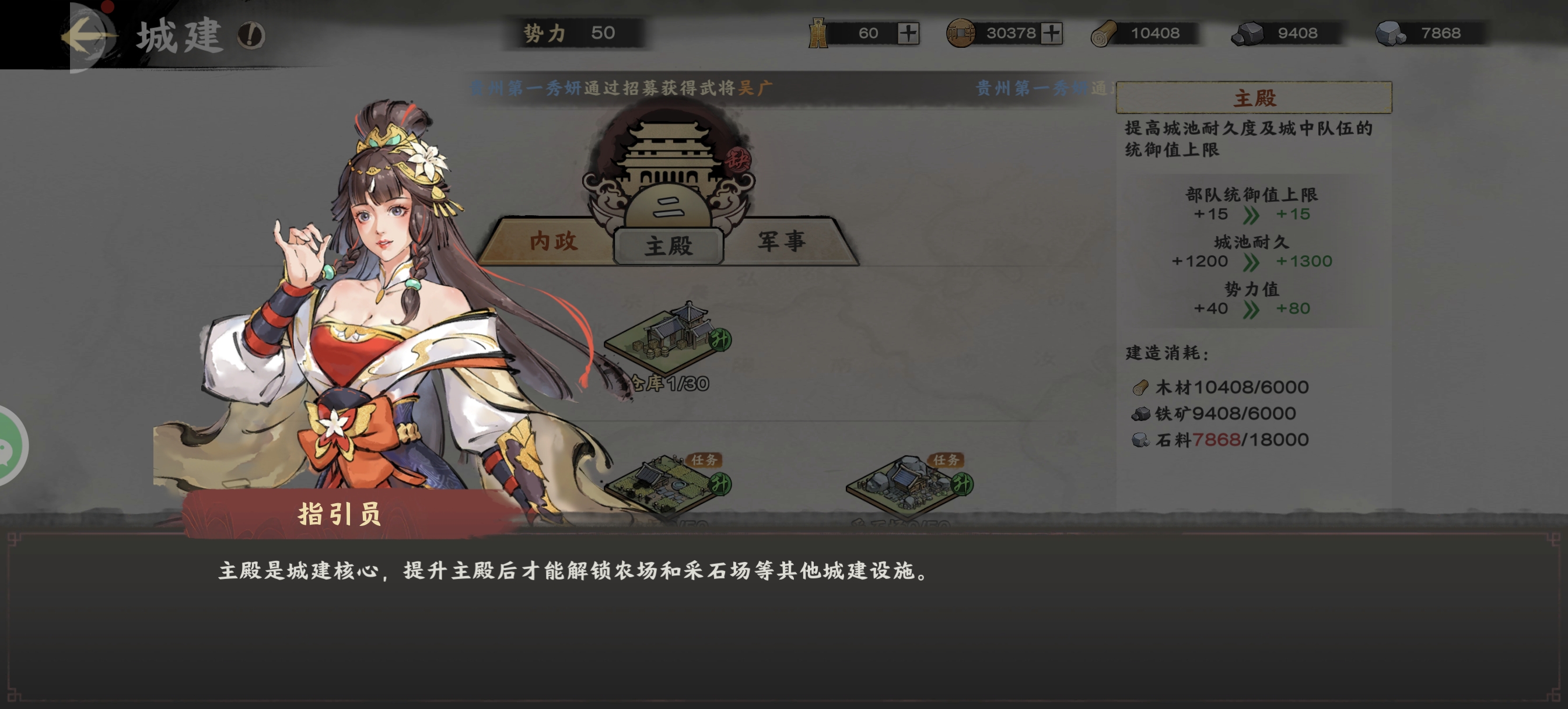Switch to the 内政 tab
This screenshot has width=1568, height=709.
(x=552, y=241)
